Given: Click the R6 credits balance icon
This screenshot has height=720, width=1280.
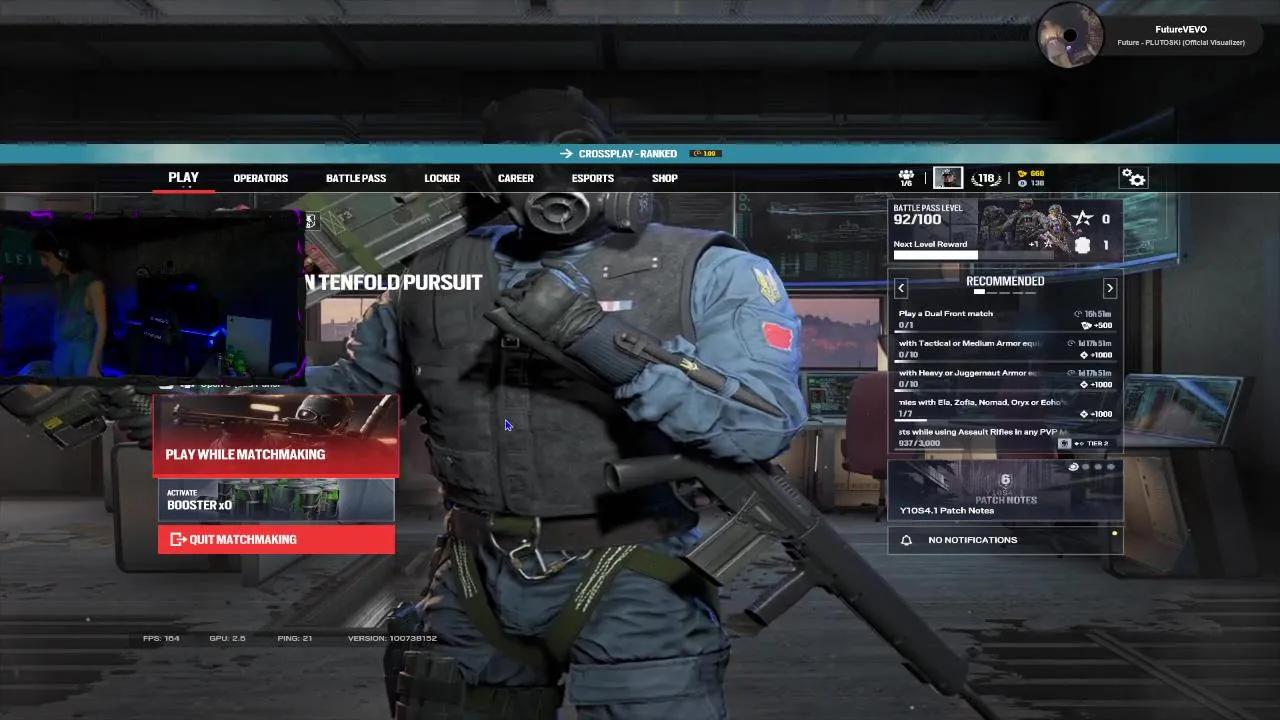Looking at the screenshot, I should click(1019, 172).
